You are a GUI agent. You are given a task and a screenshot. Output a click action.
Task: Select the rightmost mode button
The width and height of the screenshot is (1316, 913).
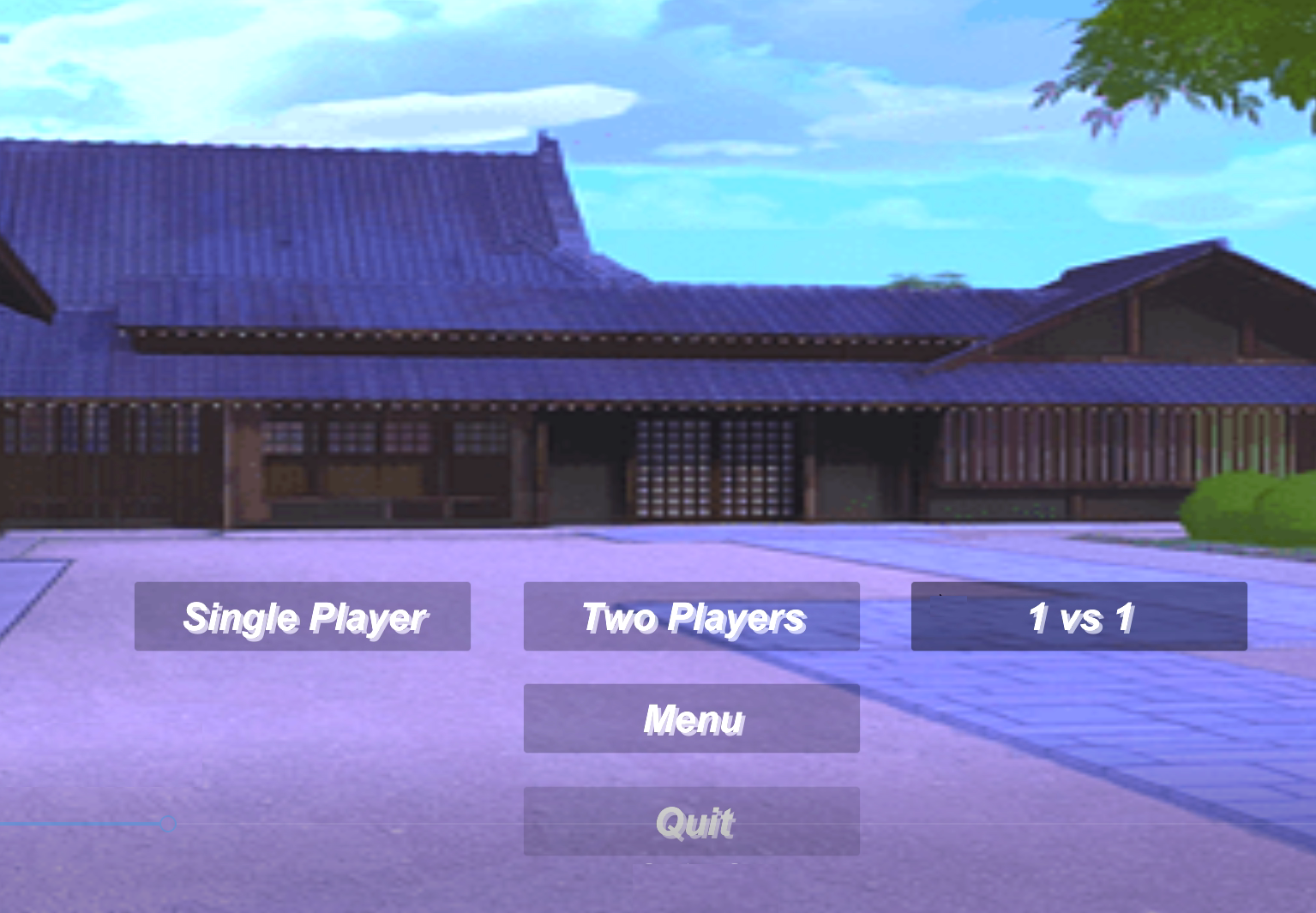coord(1079,616)
